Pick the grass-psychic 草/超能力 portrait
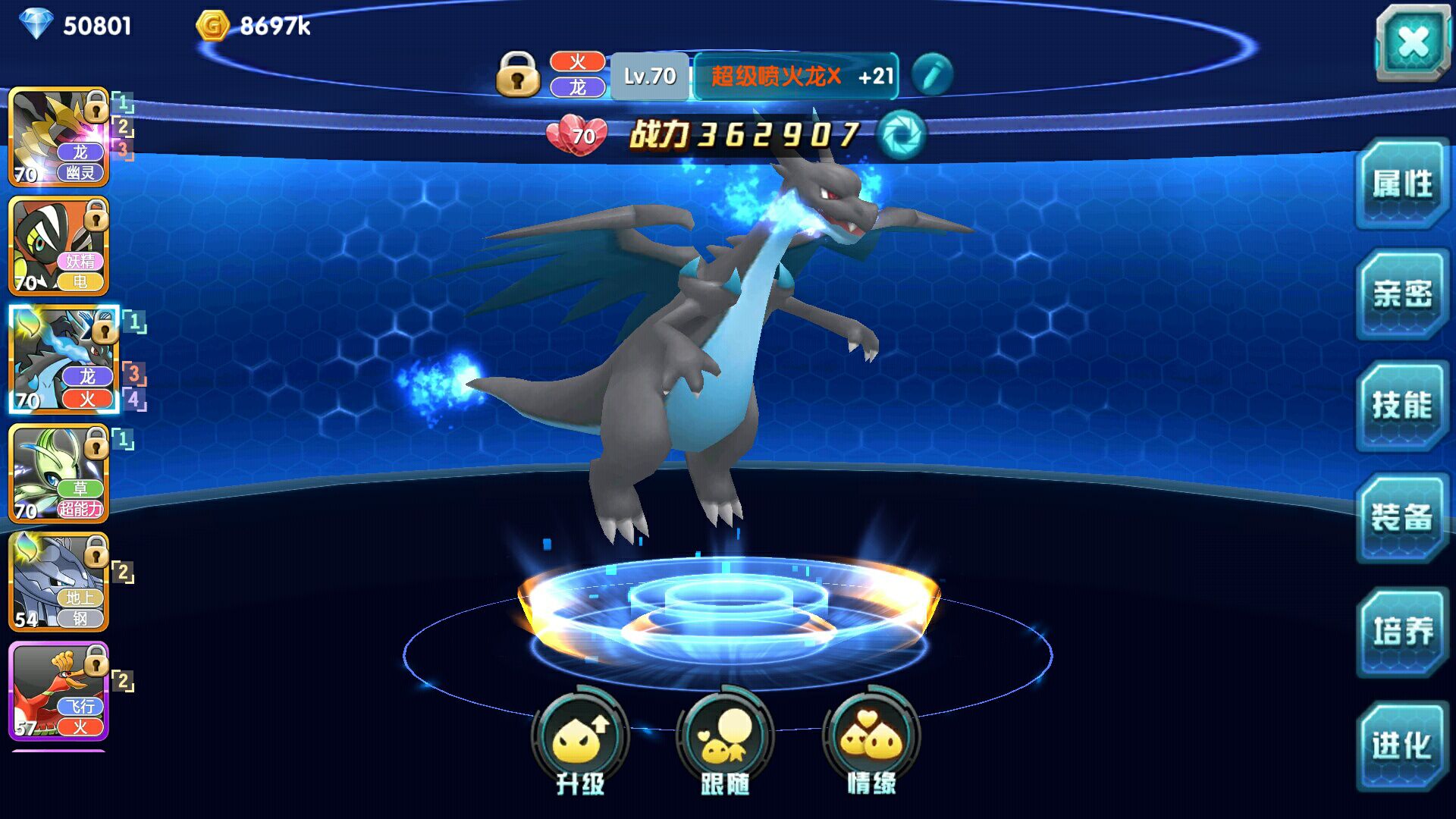This screenshot has height=819, width=1456. 59,473
